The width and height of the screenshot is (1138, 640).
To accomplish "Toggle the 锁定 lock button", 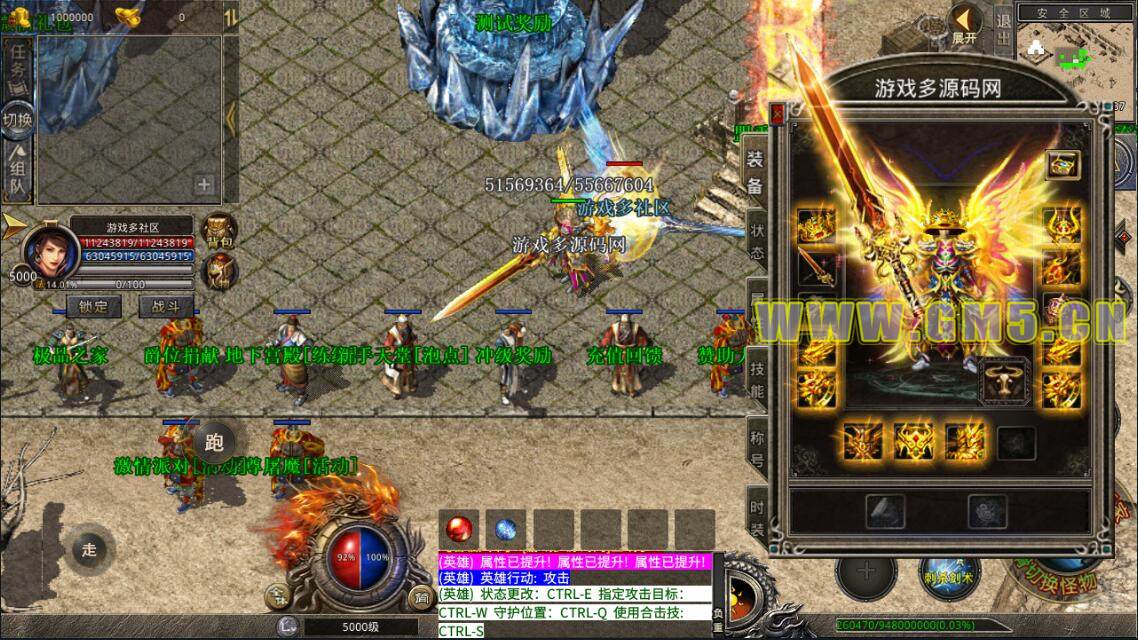I will tap(93, 307).
